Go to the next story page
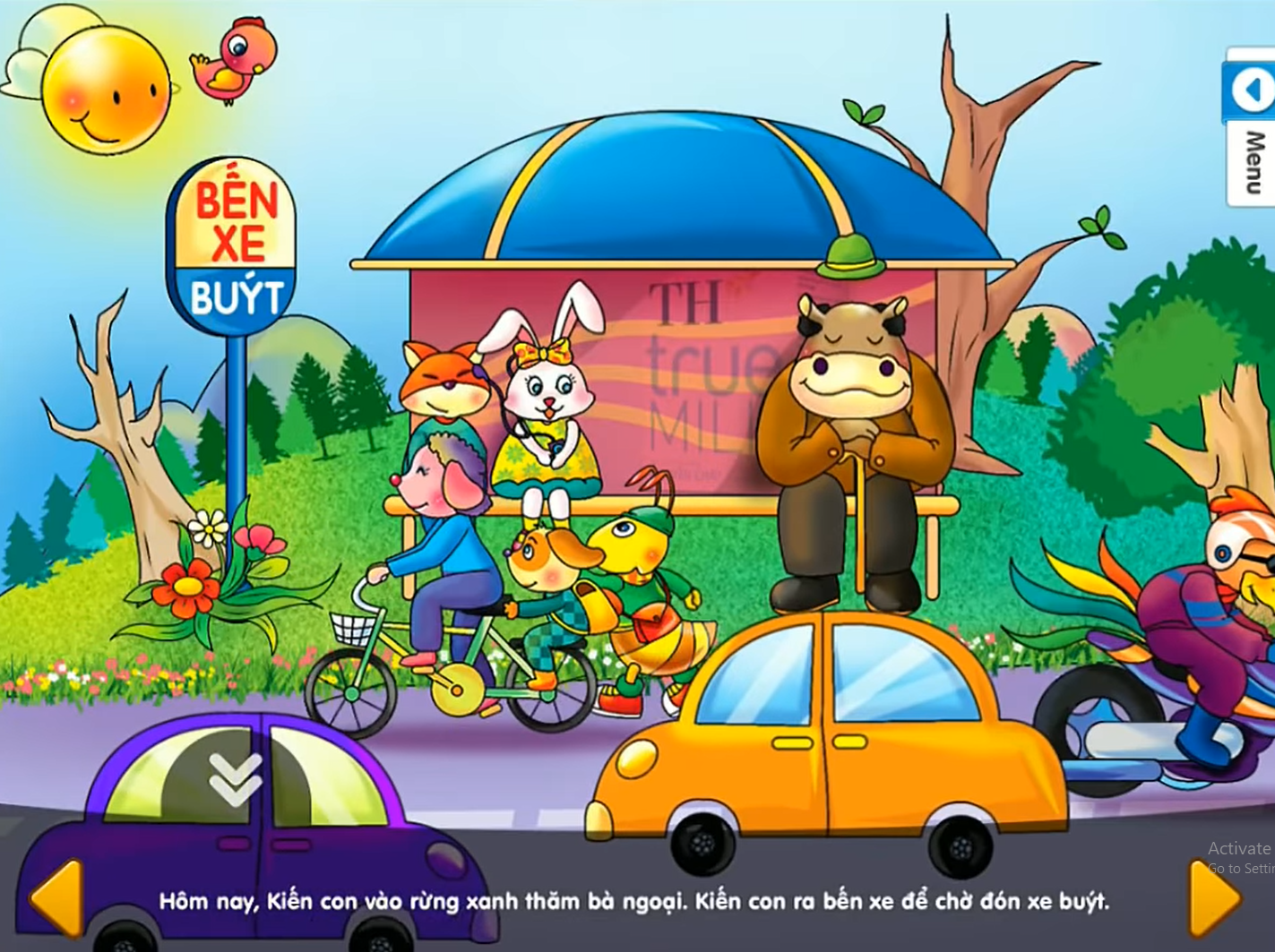The image size is (1275, 952). click(x=1214, y=898)
